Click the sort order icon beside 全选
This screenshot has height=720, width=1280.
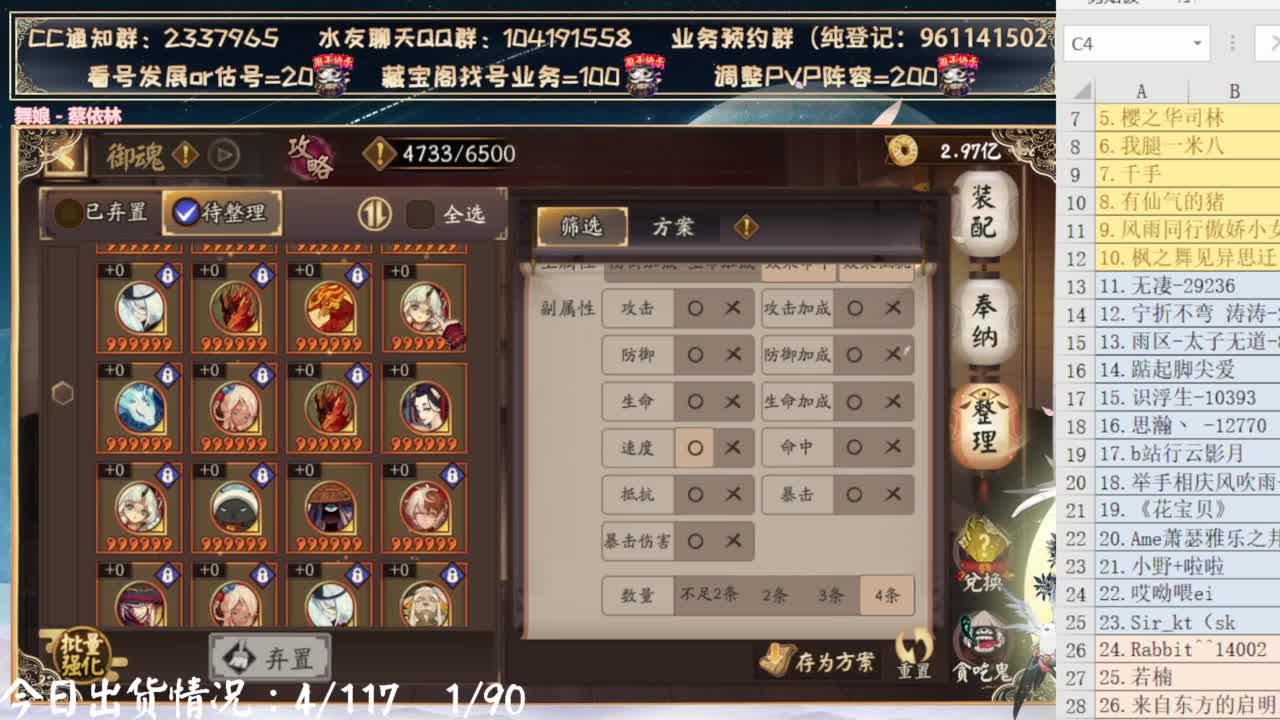tap(374, 213)
